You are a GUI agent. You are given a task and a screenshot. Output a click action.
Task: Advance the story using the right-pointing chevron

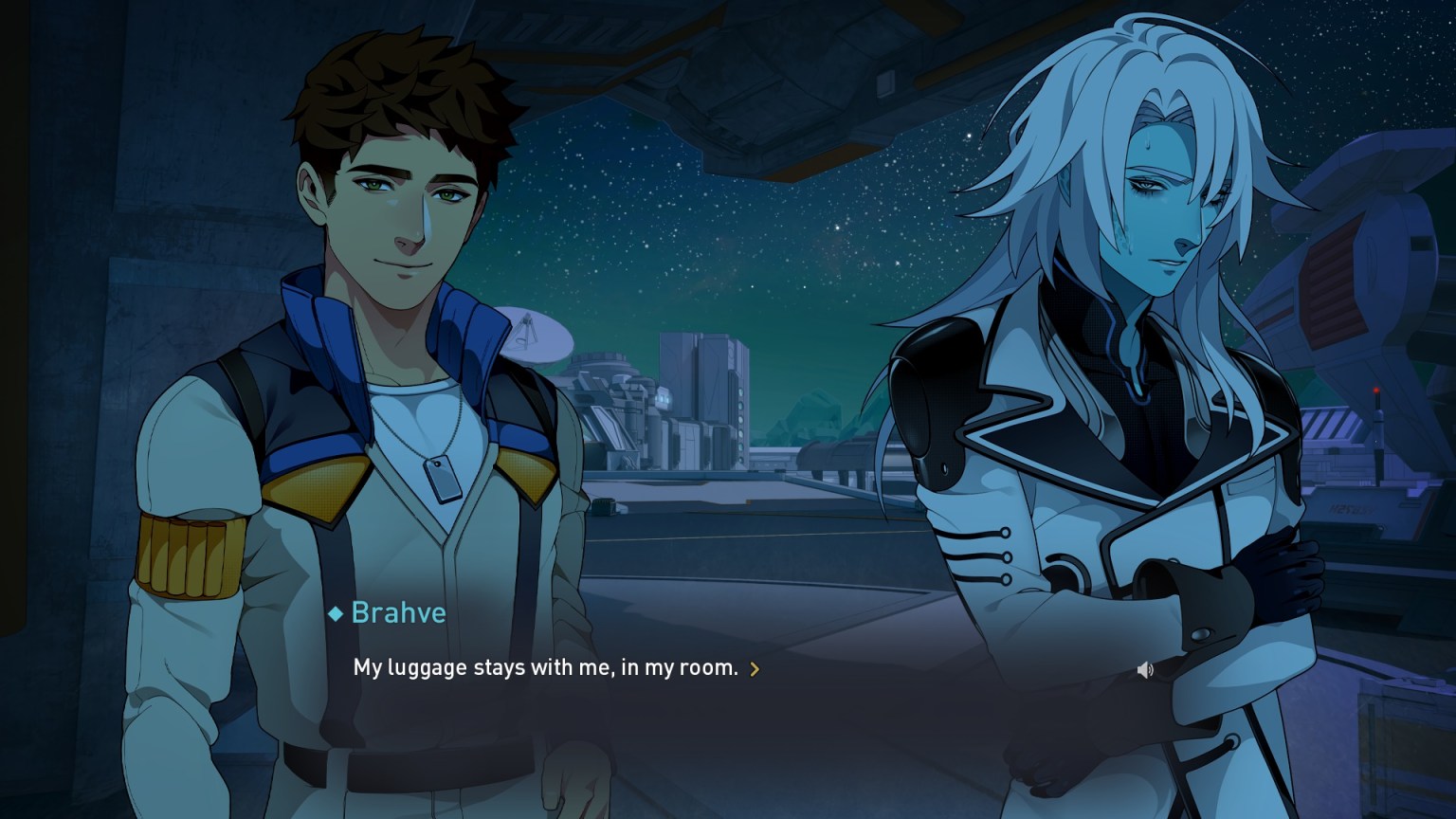pos(755,669)
